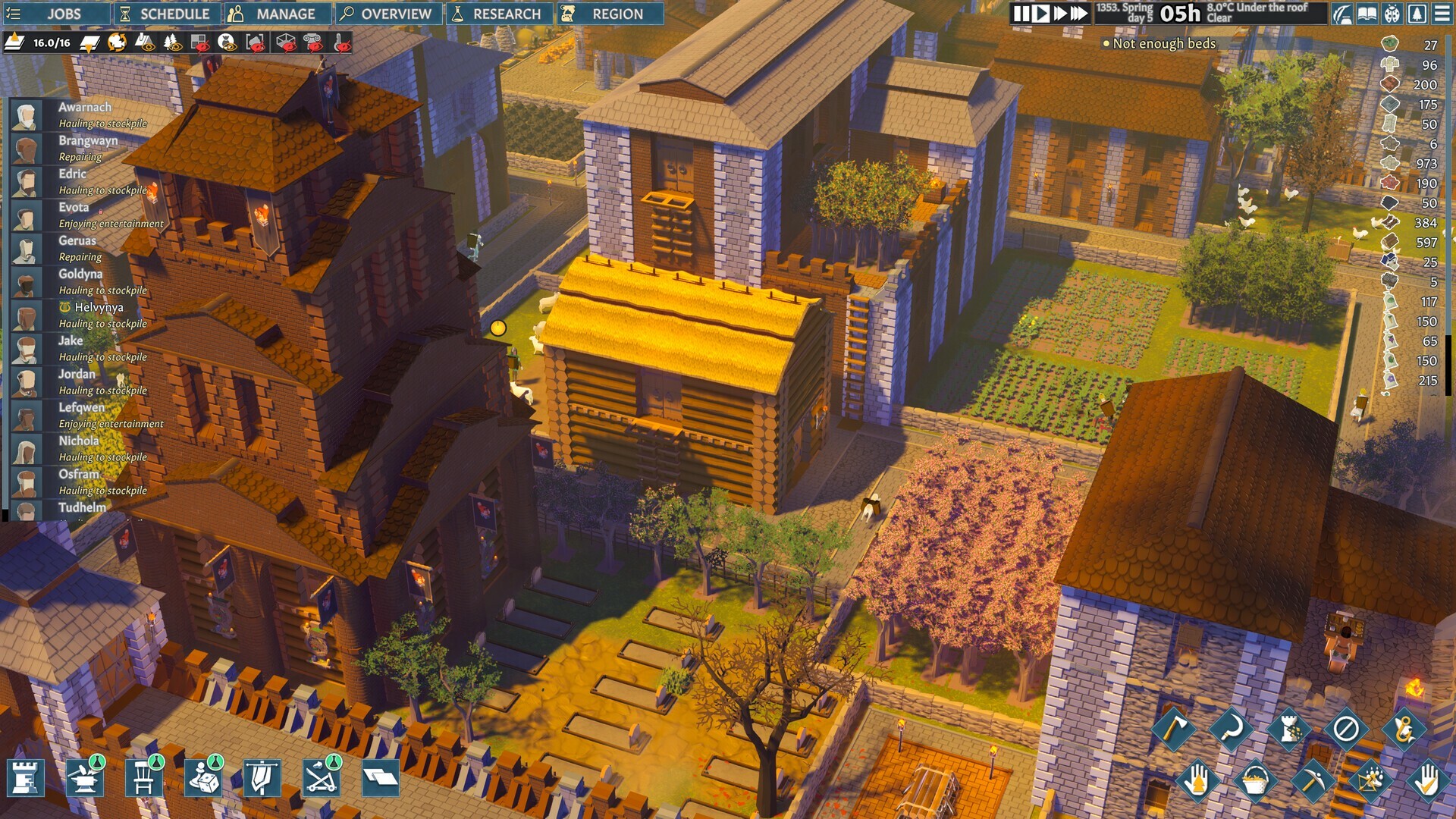
Task: Activate the mine pickaxe order tool
Action: [x=1313, y=781]
